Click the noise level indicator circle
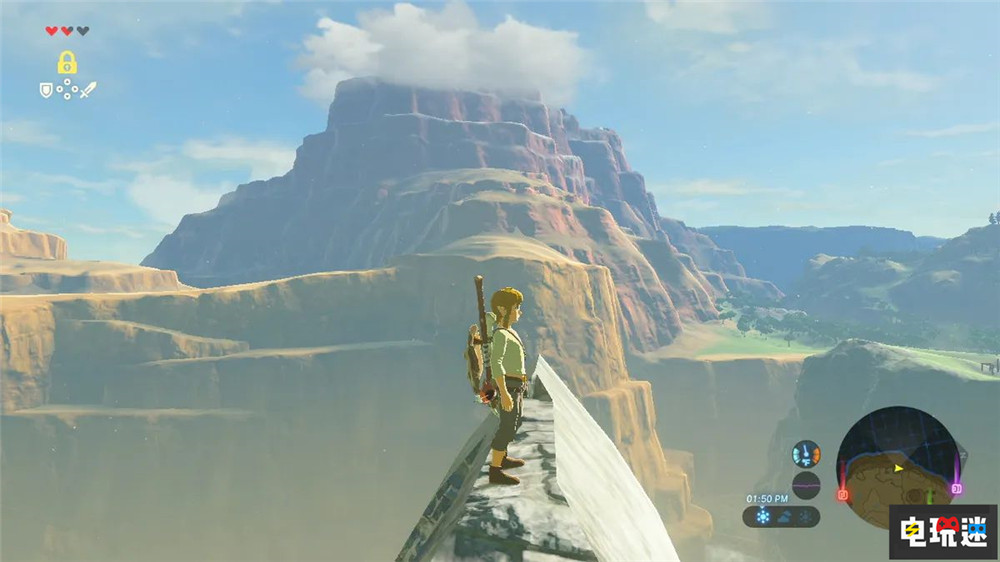 (806, 485)
